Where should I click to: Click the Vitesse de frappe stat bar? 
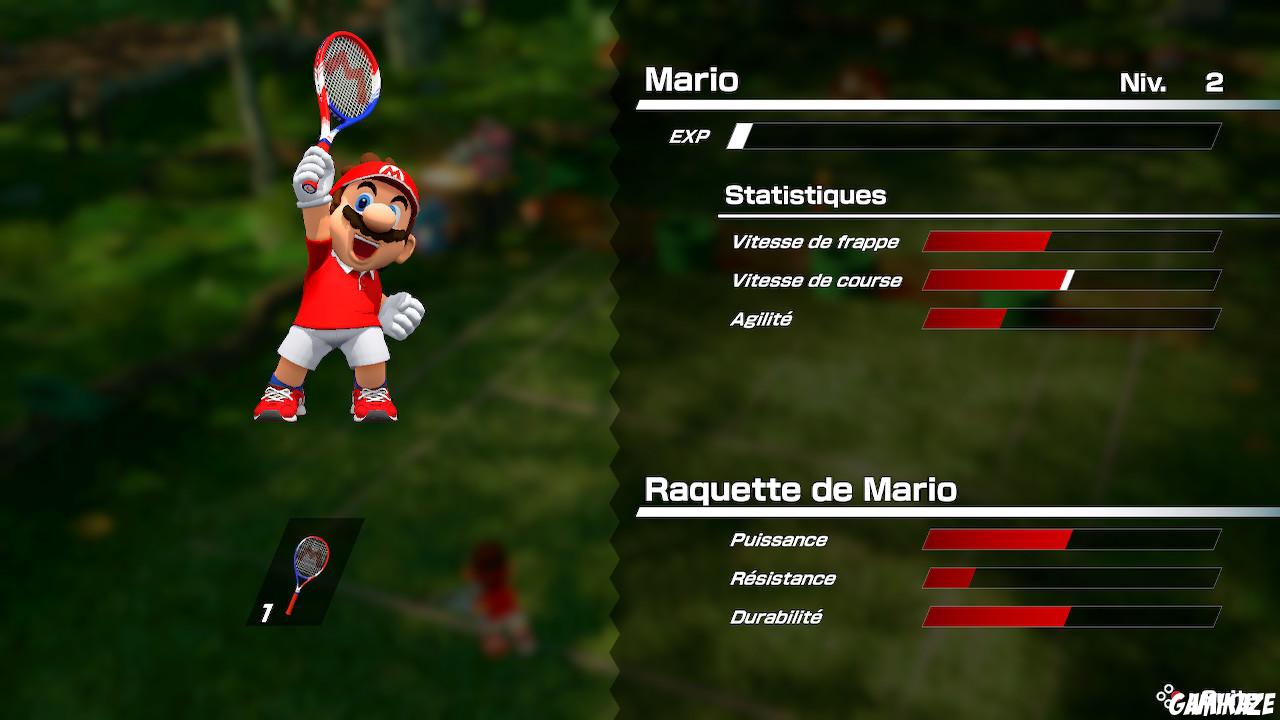1070,241
